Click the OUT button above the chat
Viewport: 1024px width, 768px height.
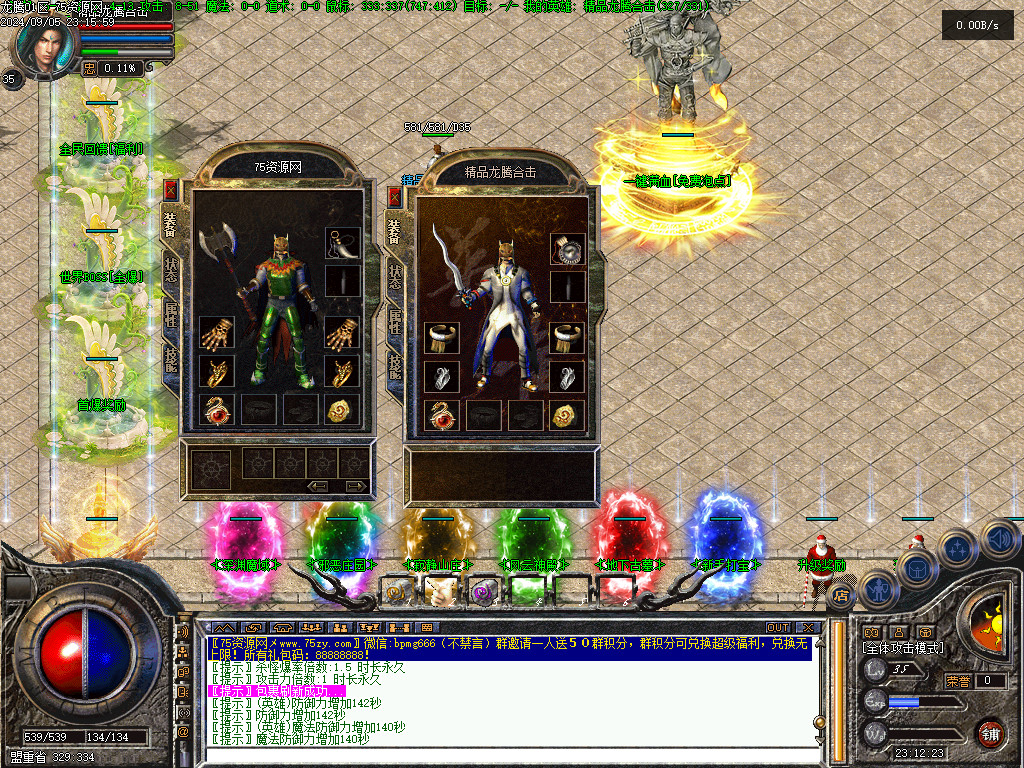[x=778, y=628]
